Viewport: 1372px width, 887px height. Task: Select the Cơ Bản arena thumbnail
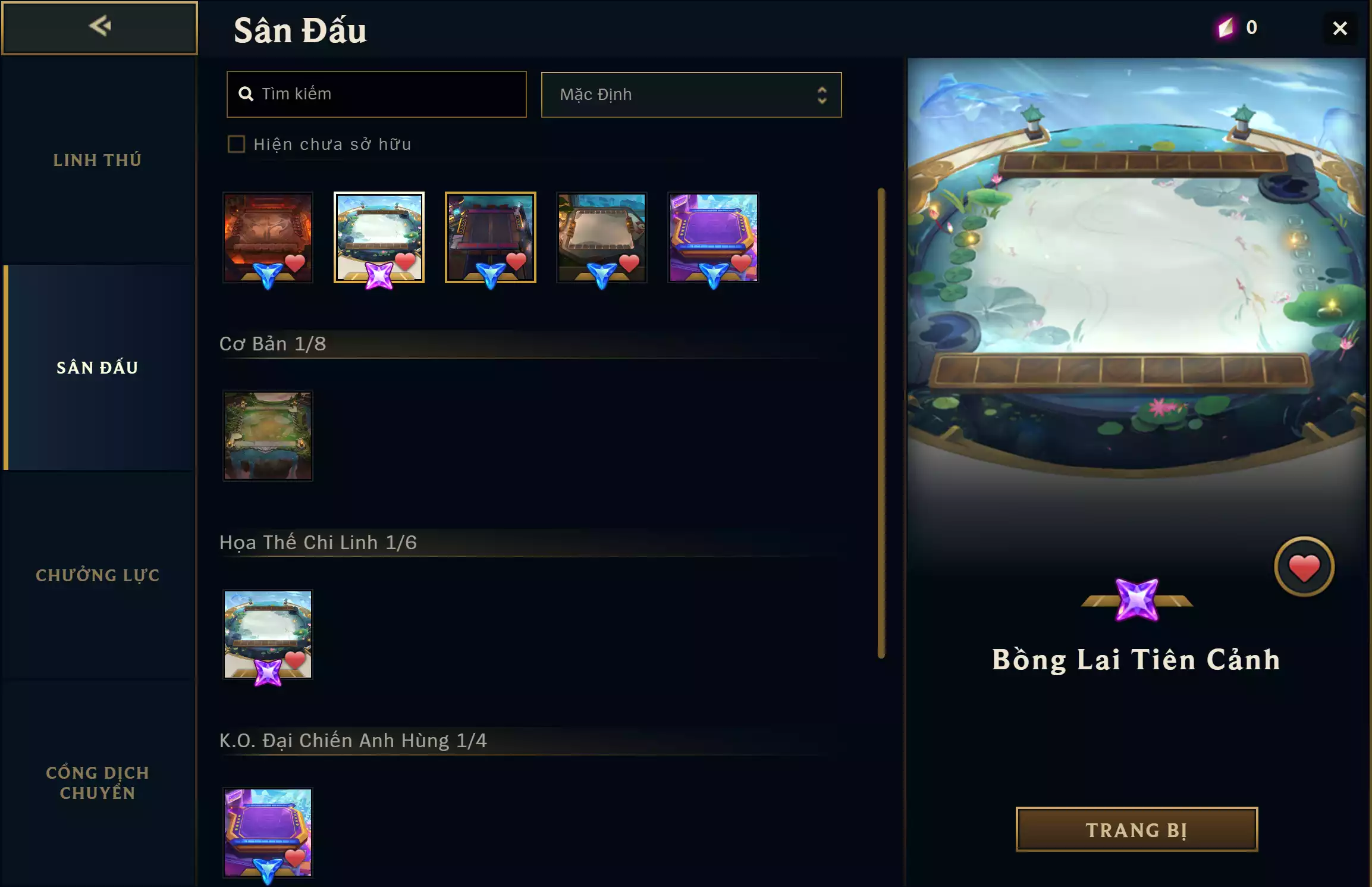268,435
